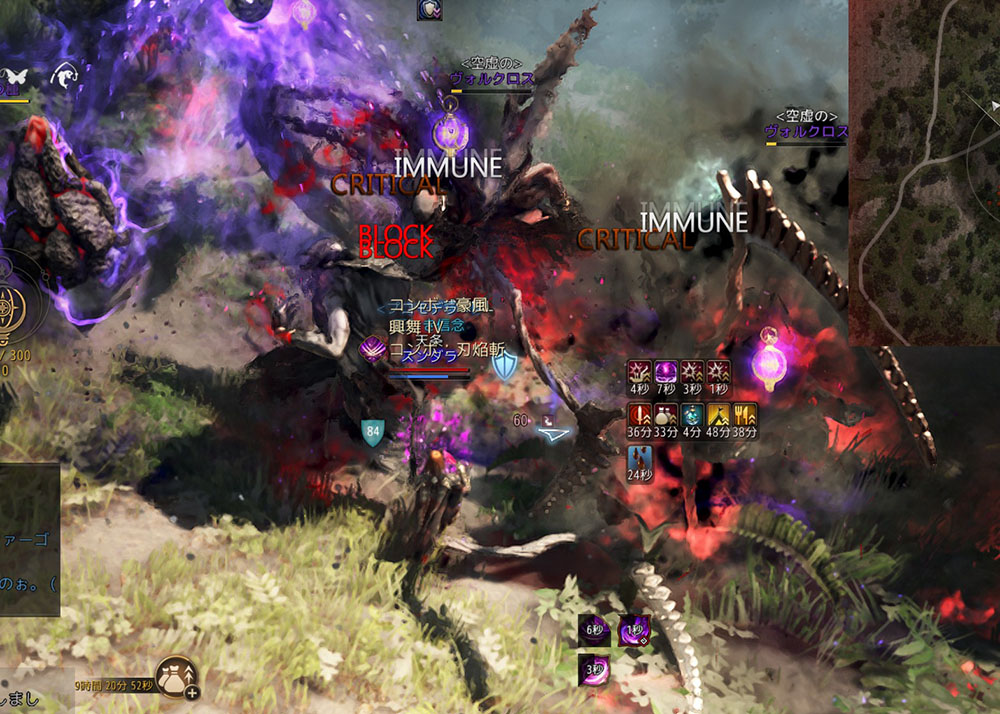Open the chat panel on the left edge
1000x714 pixels.
pyautogui.click(x=29, y=540)
